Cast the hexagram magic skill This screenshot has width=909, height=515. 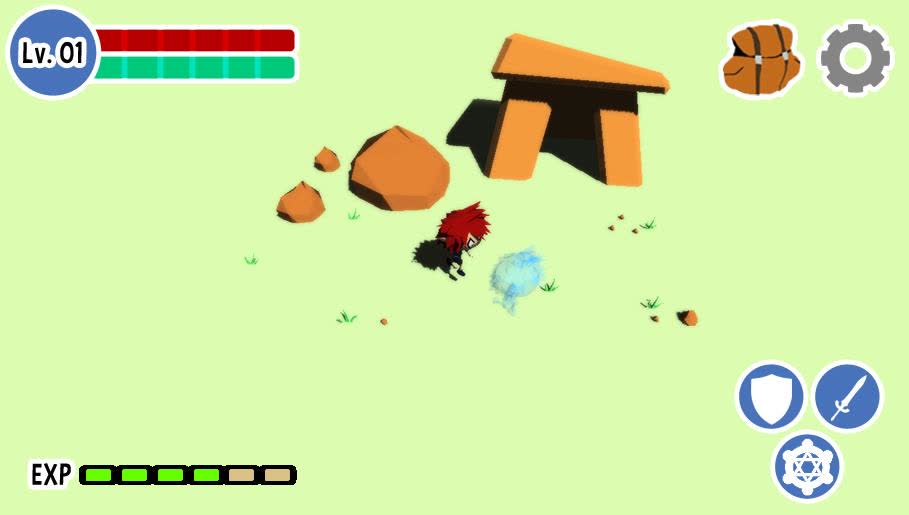point(808,466)
